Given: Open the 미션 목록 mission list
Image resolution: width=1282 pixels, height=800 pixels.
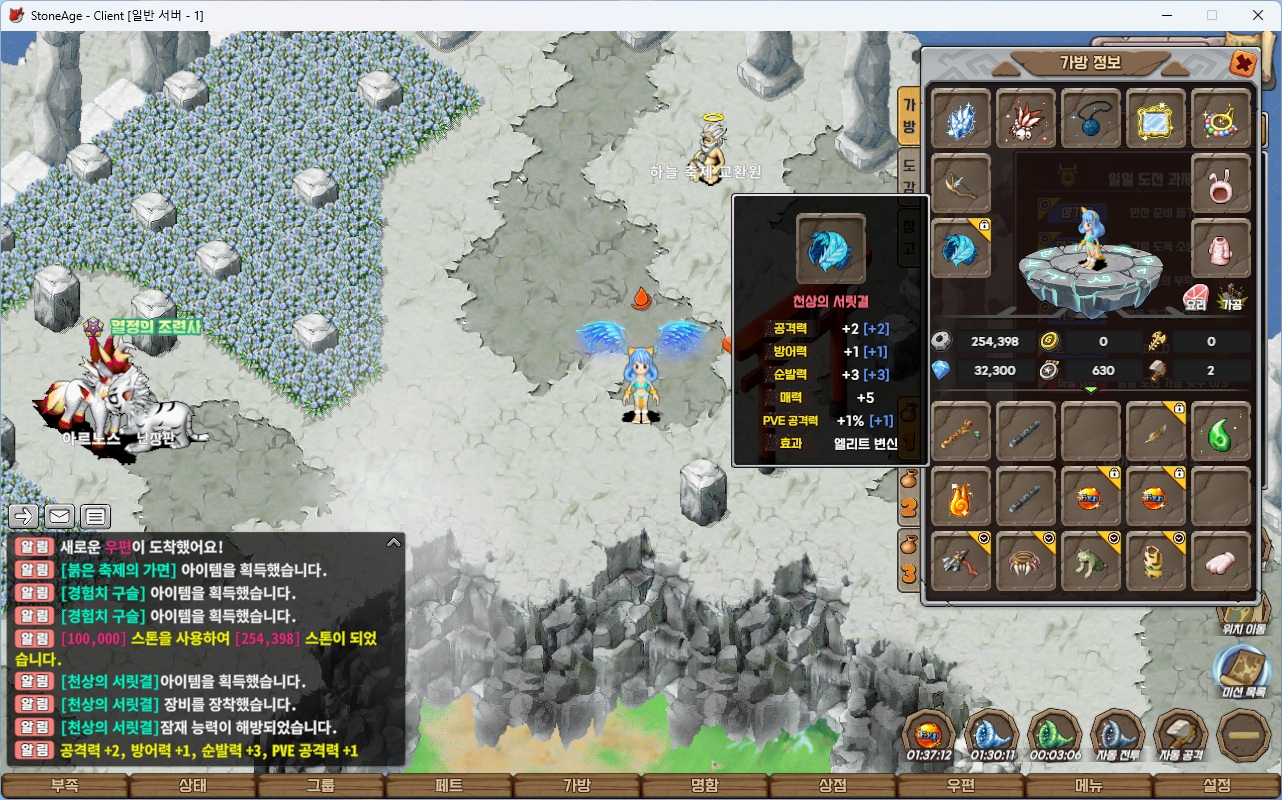Looking at the screenshot, I should click(x=1241, y=670).
